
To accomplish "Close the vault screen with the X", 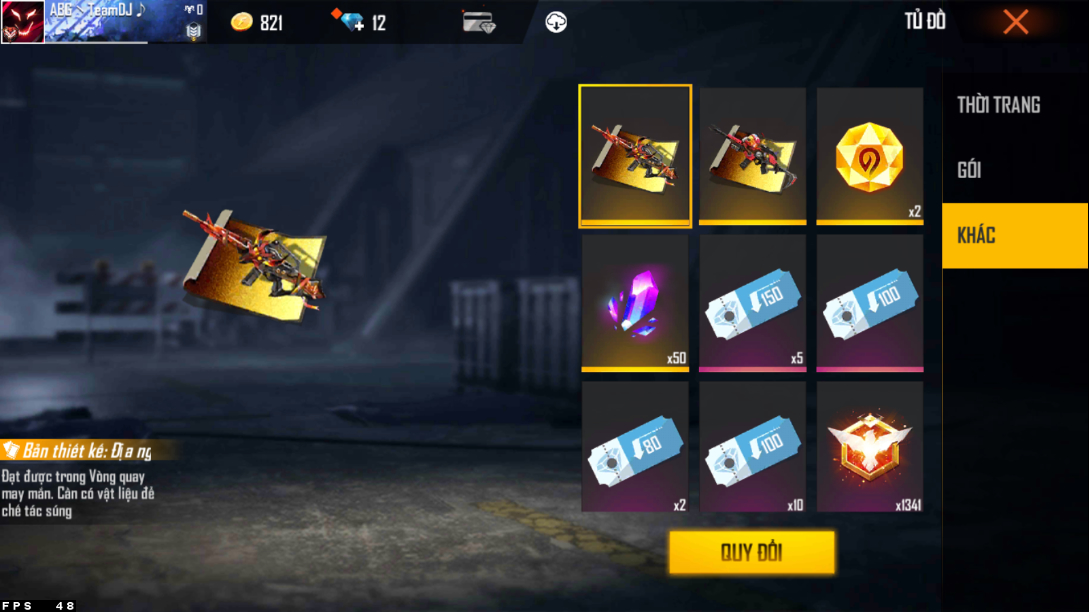I will click(x=1015, y=22).
